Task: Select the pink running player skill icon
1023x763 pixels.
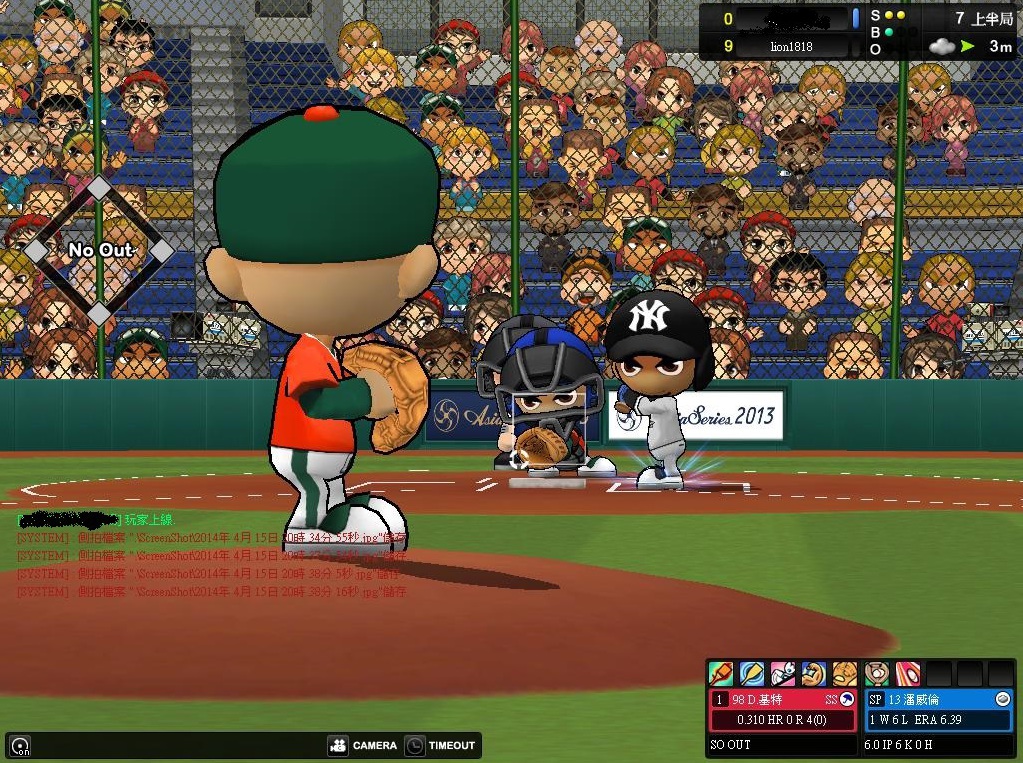Action: [x=783, y=673]
